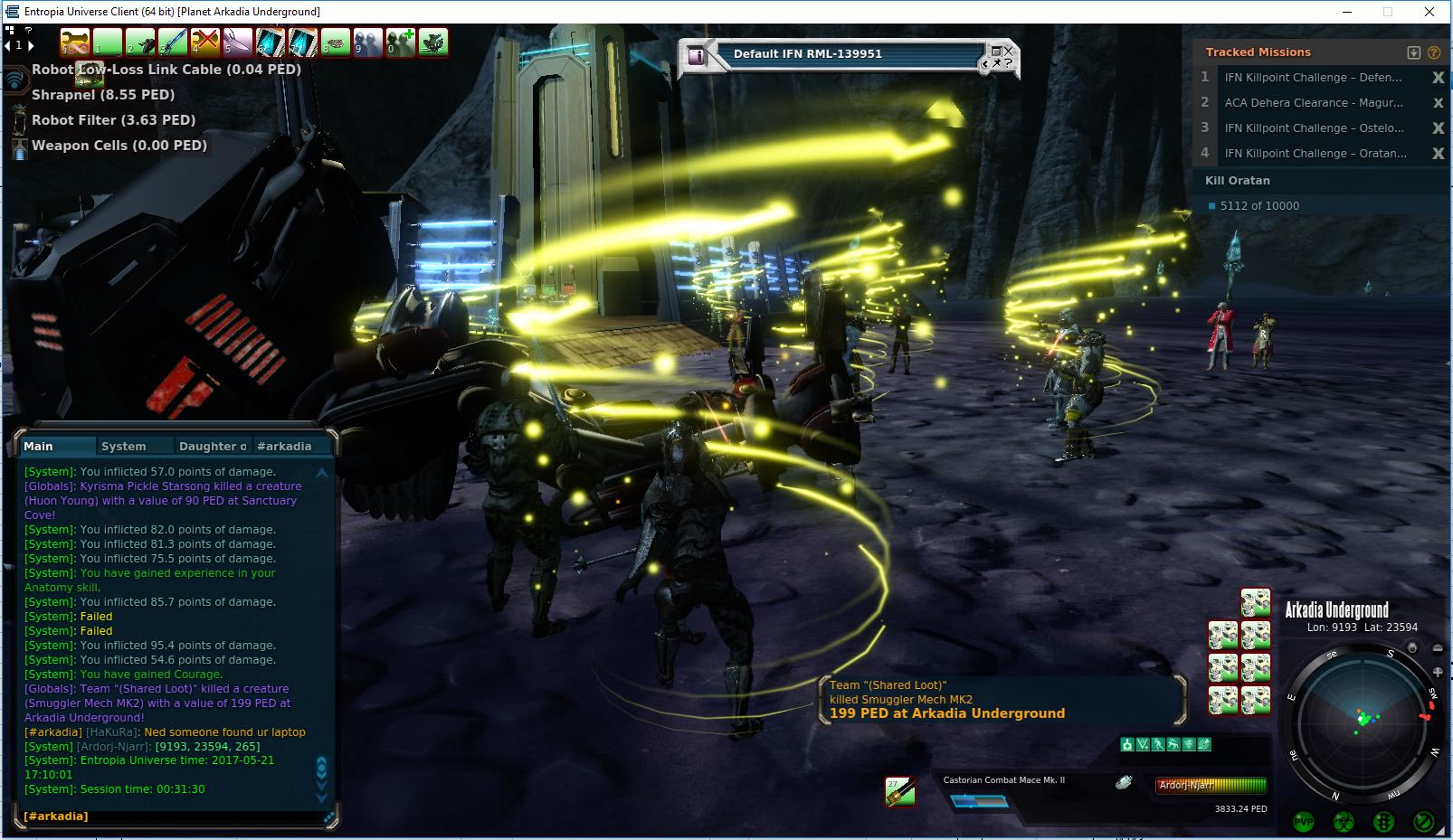The image size is (1453, 840).
Task: Select the Castorian Combat Mace weapon icon
Action: tap(899, 792)
